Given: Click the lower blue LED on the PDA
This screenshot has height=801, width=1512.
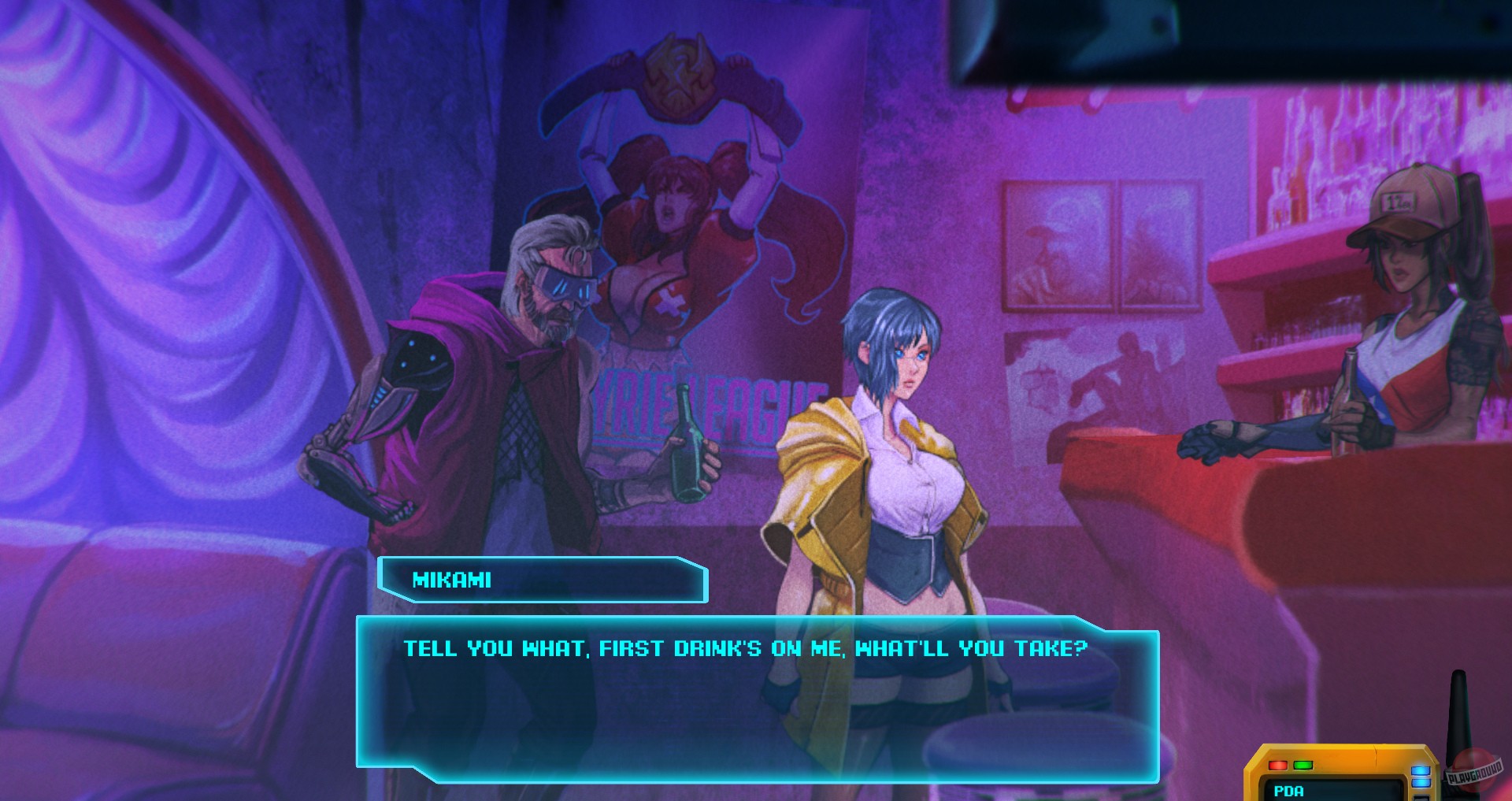Looking at the screenshot, I should (1421, 784).
